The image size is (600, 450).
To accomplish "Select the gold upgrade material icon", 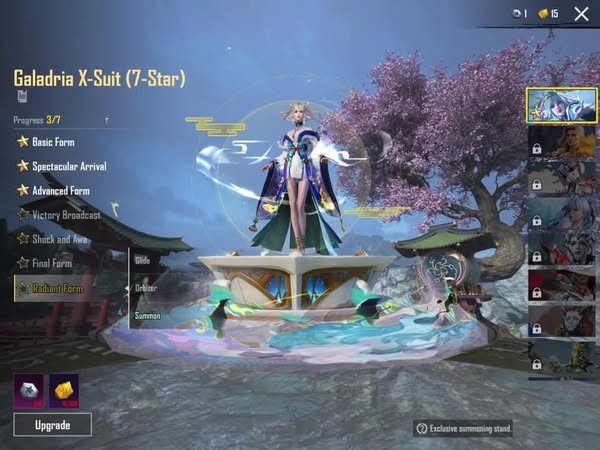I will [x=64, y=390].
